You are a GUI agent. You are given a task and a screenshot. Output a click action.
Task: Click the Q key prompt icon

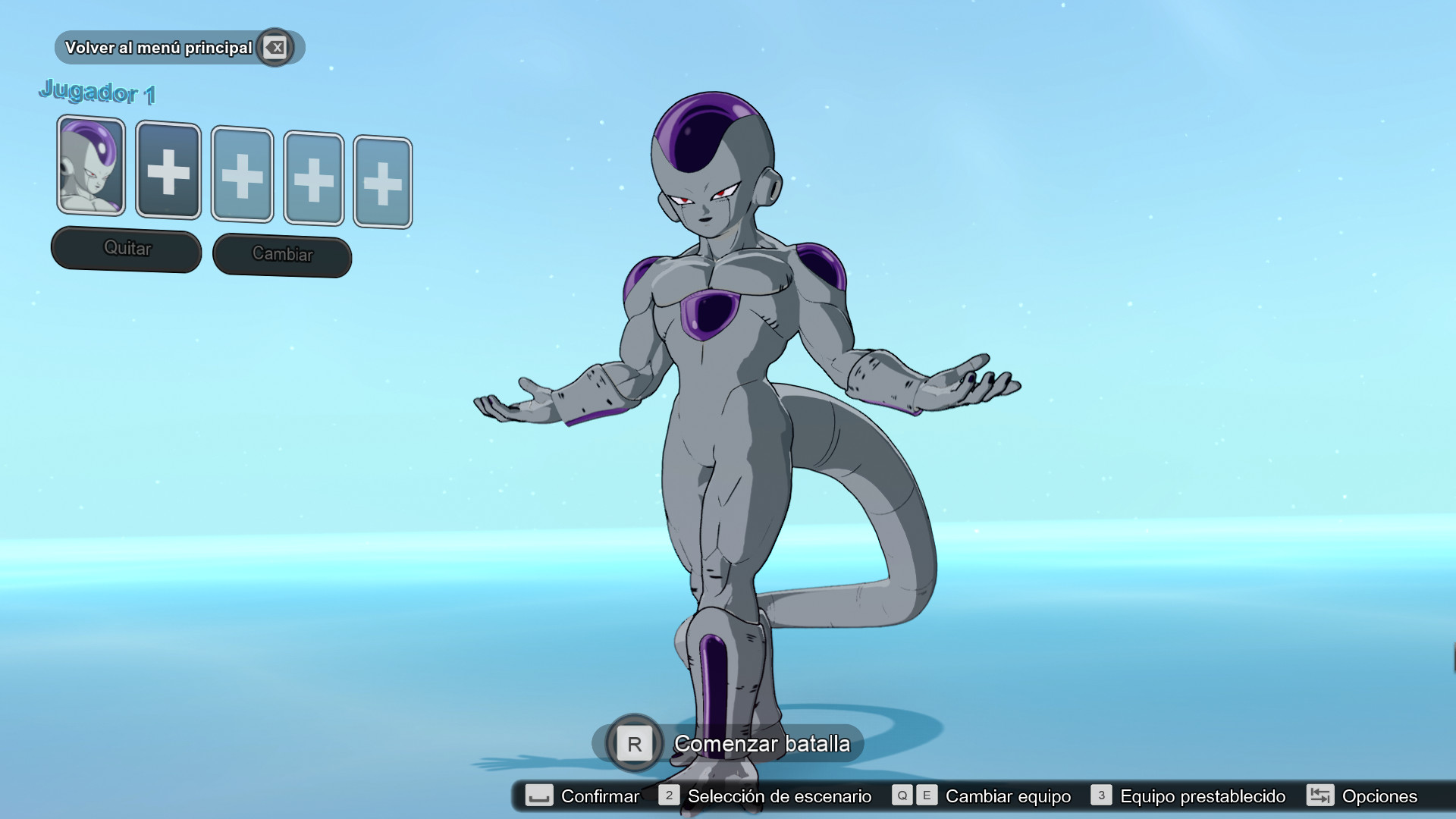coord(902,796)
